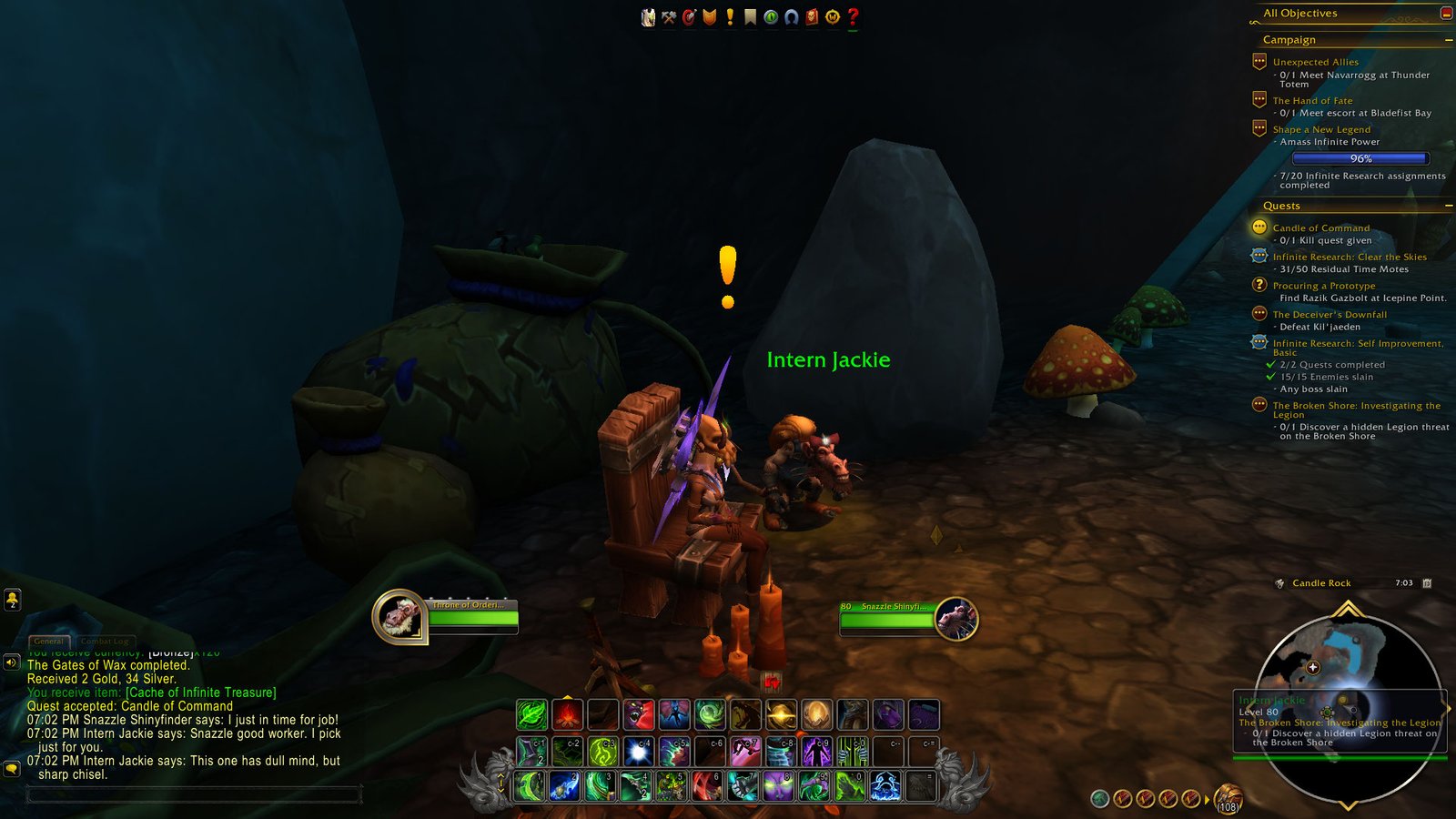The height and width of the screenshot is (819, 1456).
Task: Click the player portrait unit frame
Action: coord(399,617)
